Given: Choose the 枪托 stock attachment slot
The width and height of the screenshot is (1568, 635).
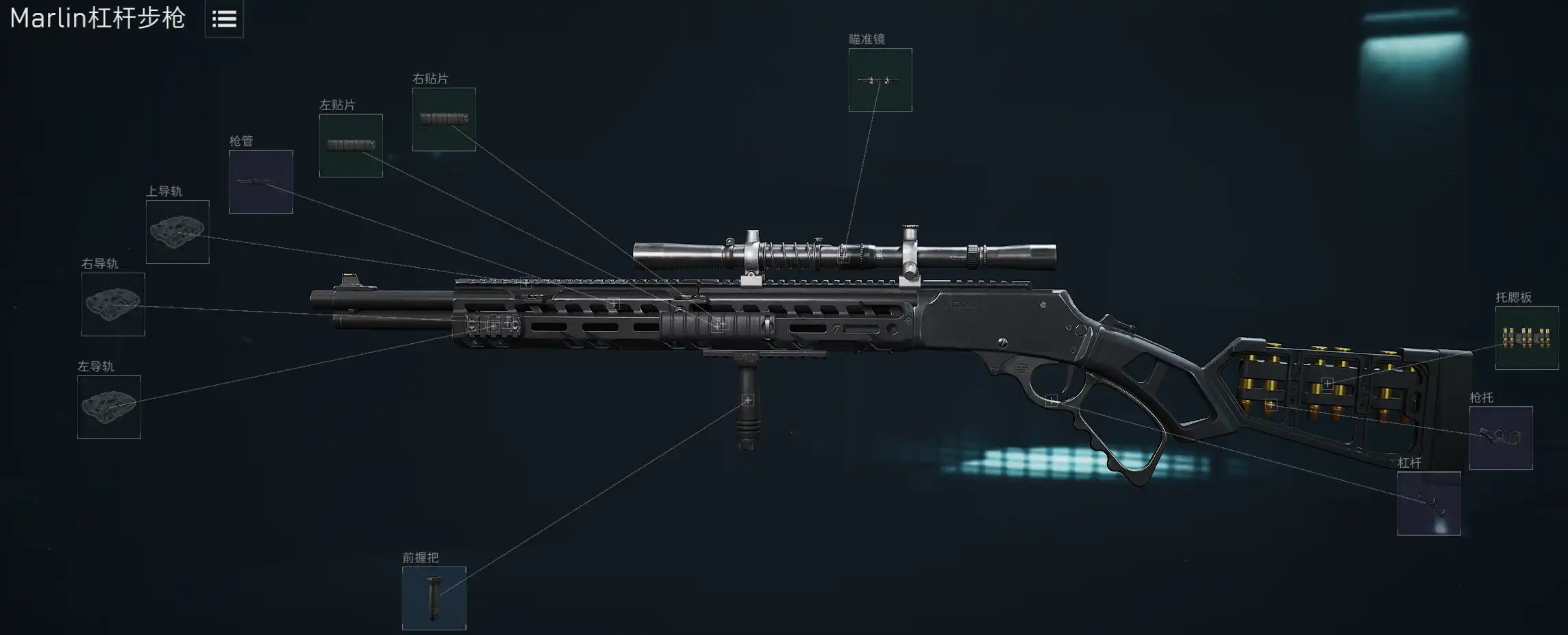Looking at the screenshot, I should pos(1500,438).
